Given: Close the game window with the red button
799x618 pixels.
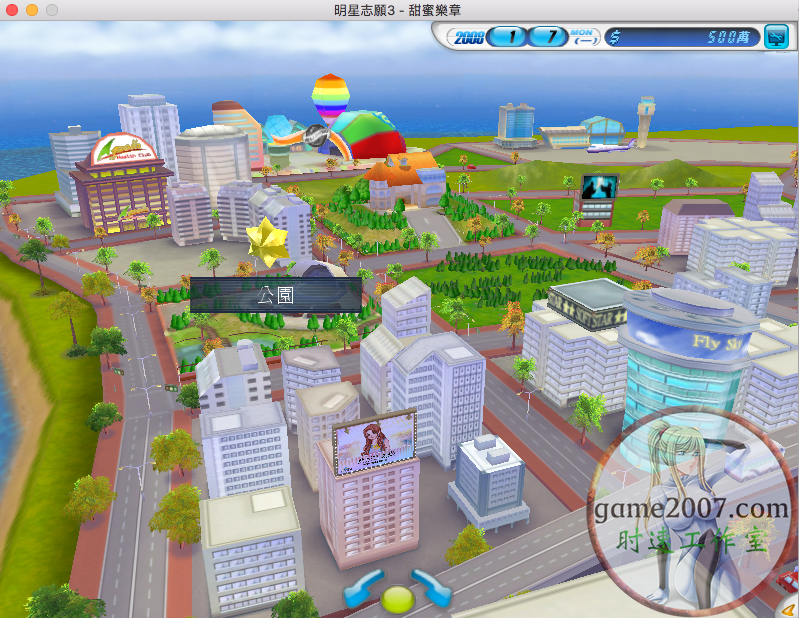Looking at the screenshot, I should click(13, 9).
